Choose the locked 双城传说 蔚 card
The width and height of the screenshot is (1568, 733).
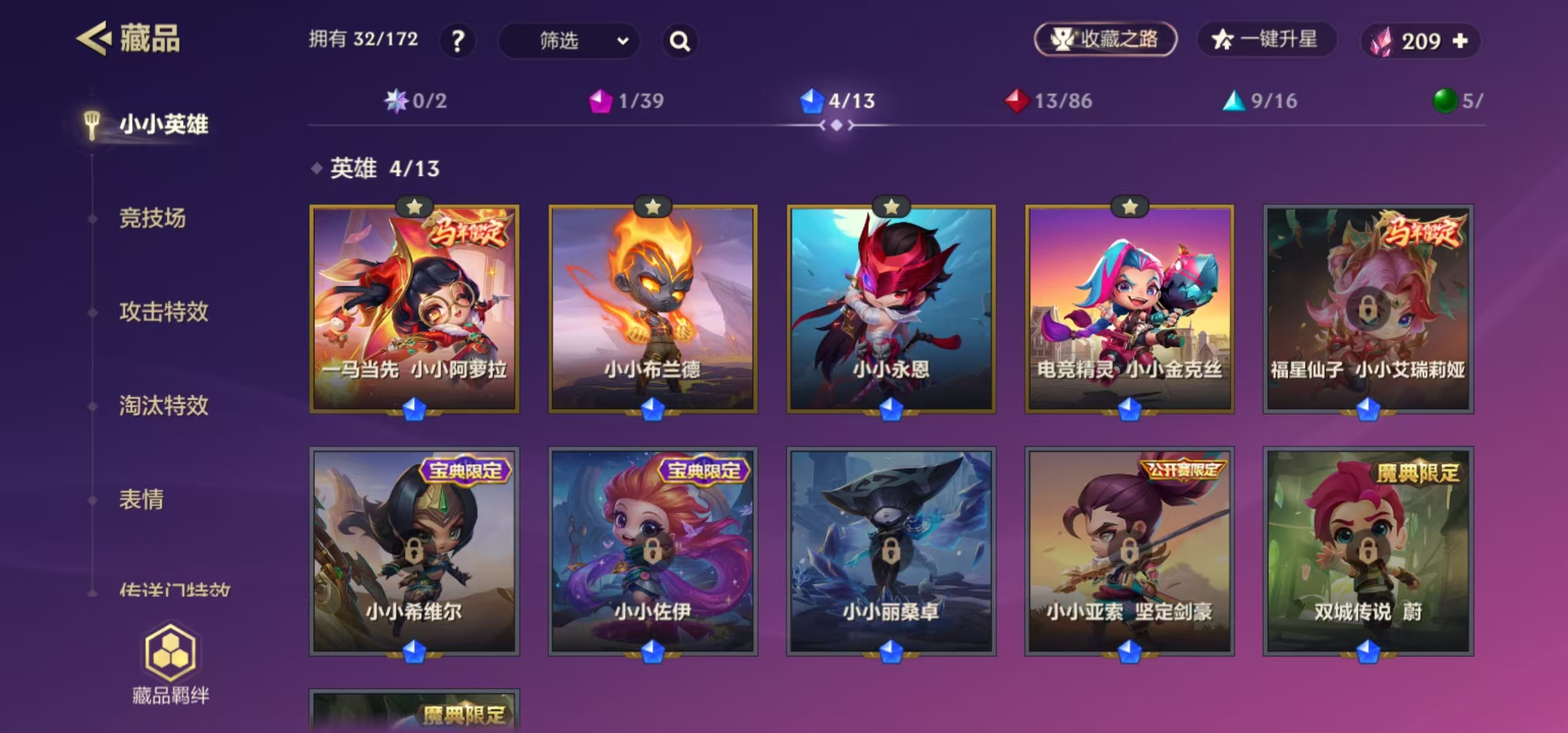tap(1367, 550)
